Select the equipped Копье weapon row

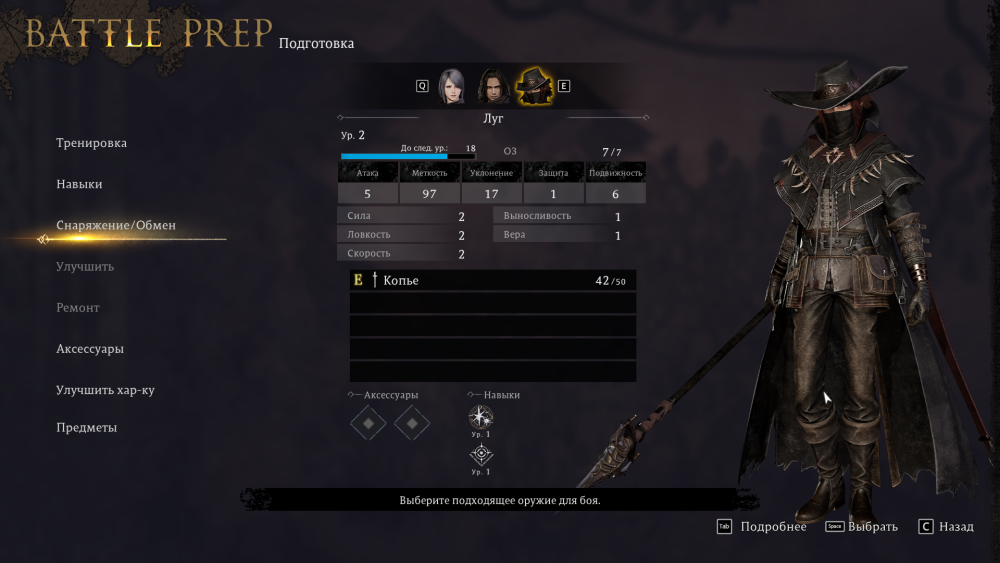tap(493, 281)
